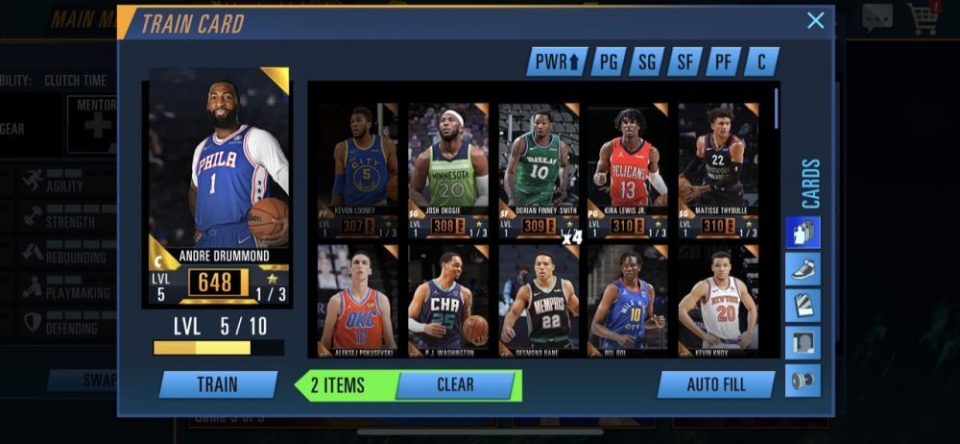
Task: Switch to the sneaker items category
Action: tap(802, 269)
